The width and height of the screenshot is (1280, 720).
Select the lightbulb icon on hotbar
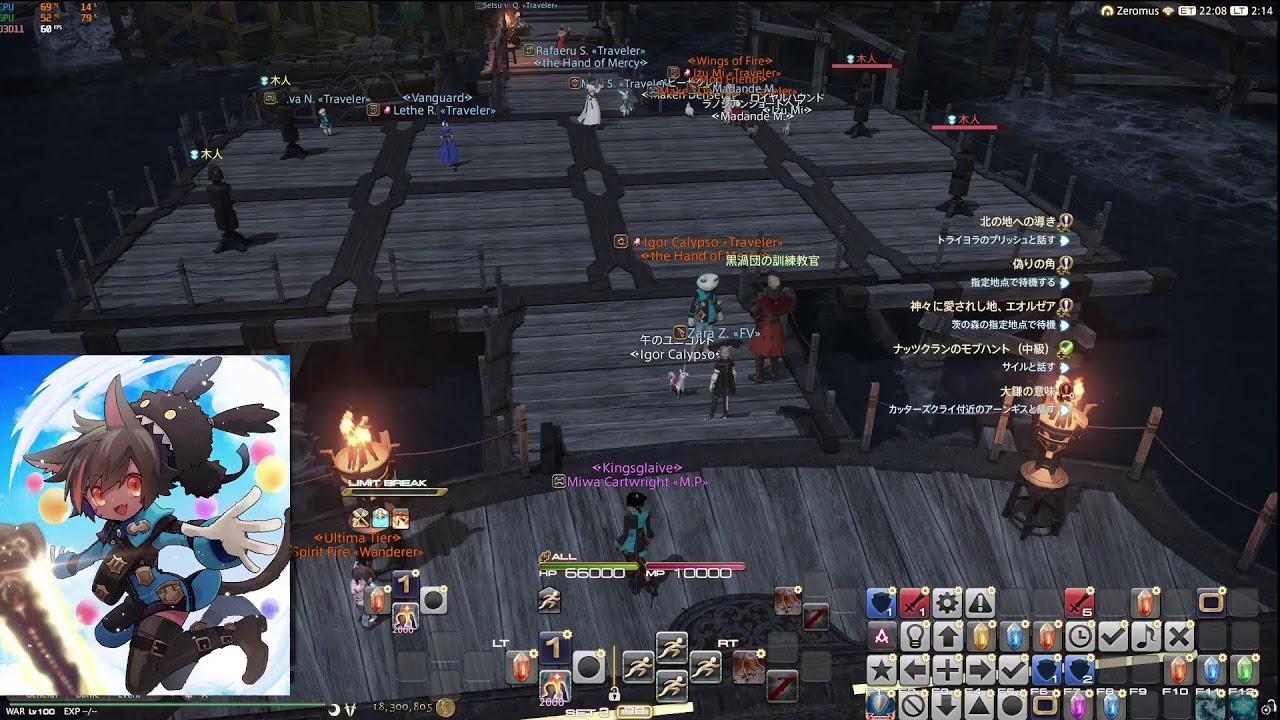[914, 636]
